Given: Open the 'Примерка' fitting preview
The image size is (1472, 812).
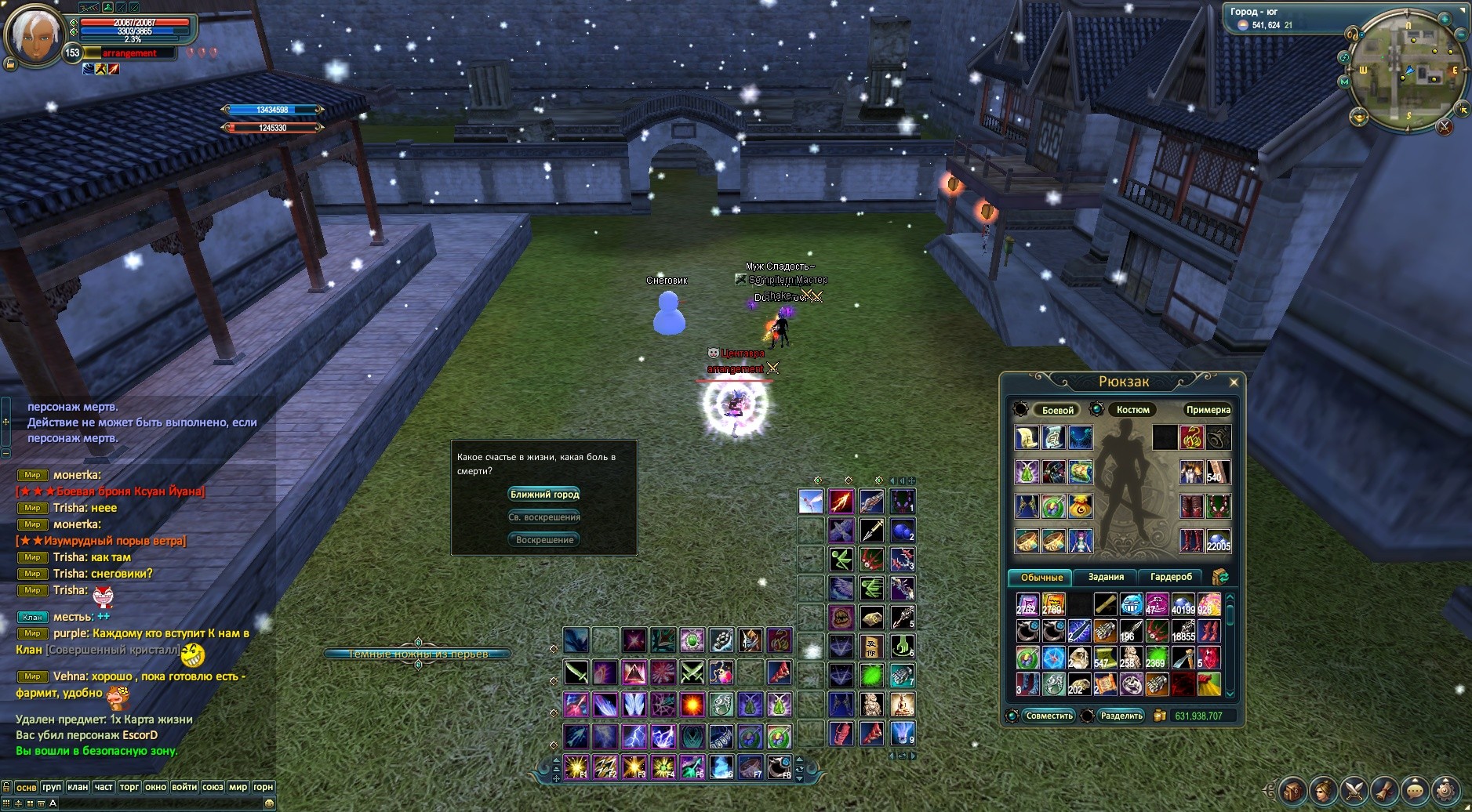Looking at the screenshot, I should pos(1208,410).
